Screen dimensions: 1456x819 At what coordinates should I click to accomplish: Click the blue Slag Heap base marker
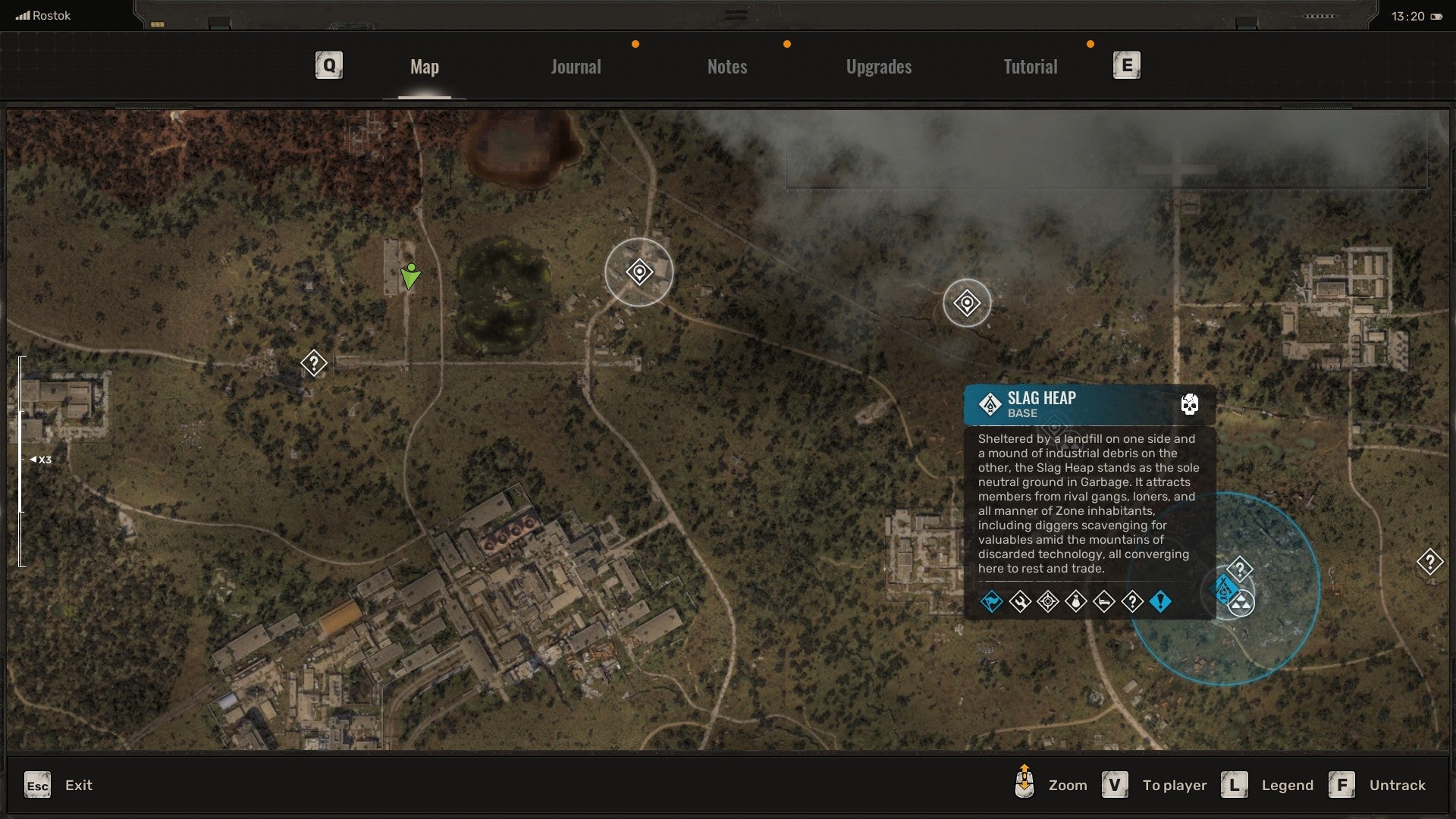[1224, 588]
